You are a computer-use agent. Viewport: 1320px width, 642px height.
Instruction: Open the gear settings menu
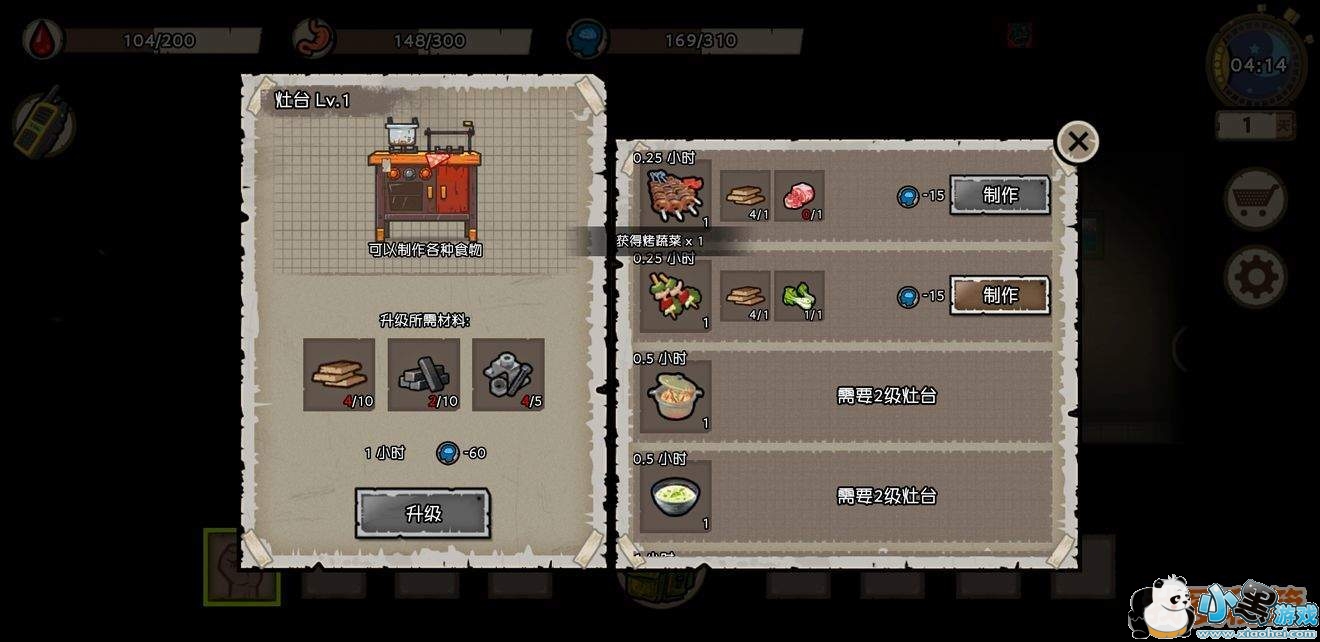pos(1255,275)
